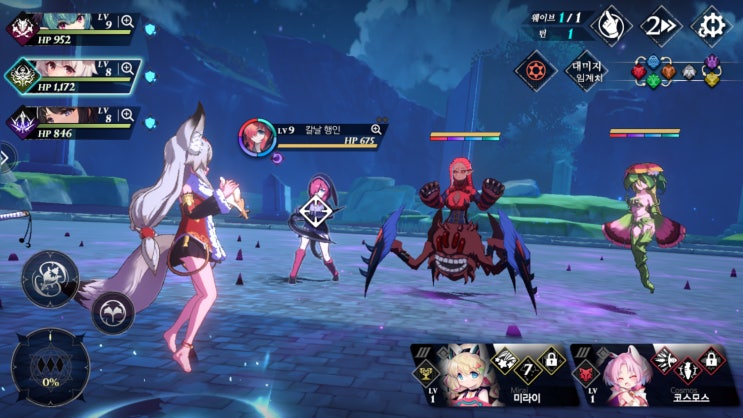
Task: Tap the 0% ultimate gauge button
Action: click(x=50, y=367)
